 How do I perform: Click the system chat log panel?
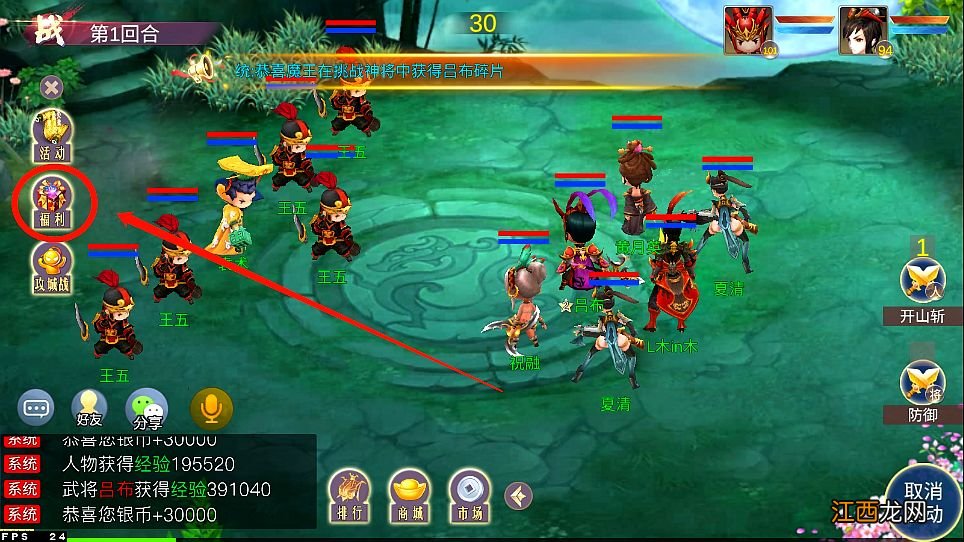tap(158, 480)
